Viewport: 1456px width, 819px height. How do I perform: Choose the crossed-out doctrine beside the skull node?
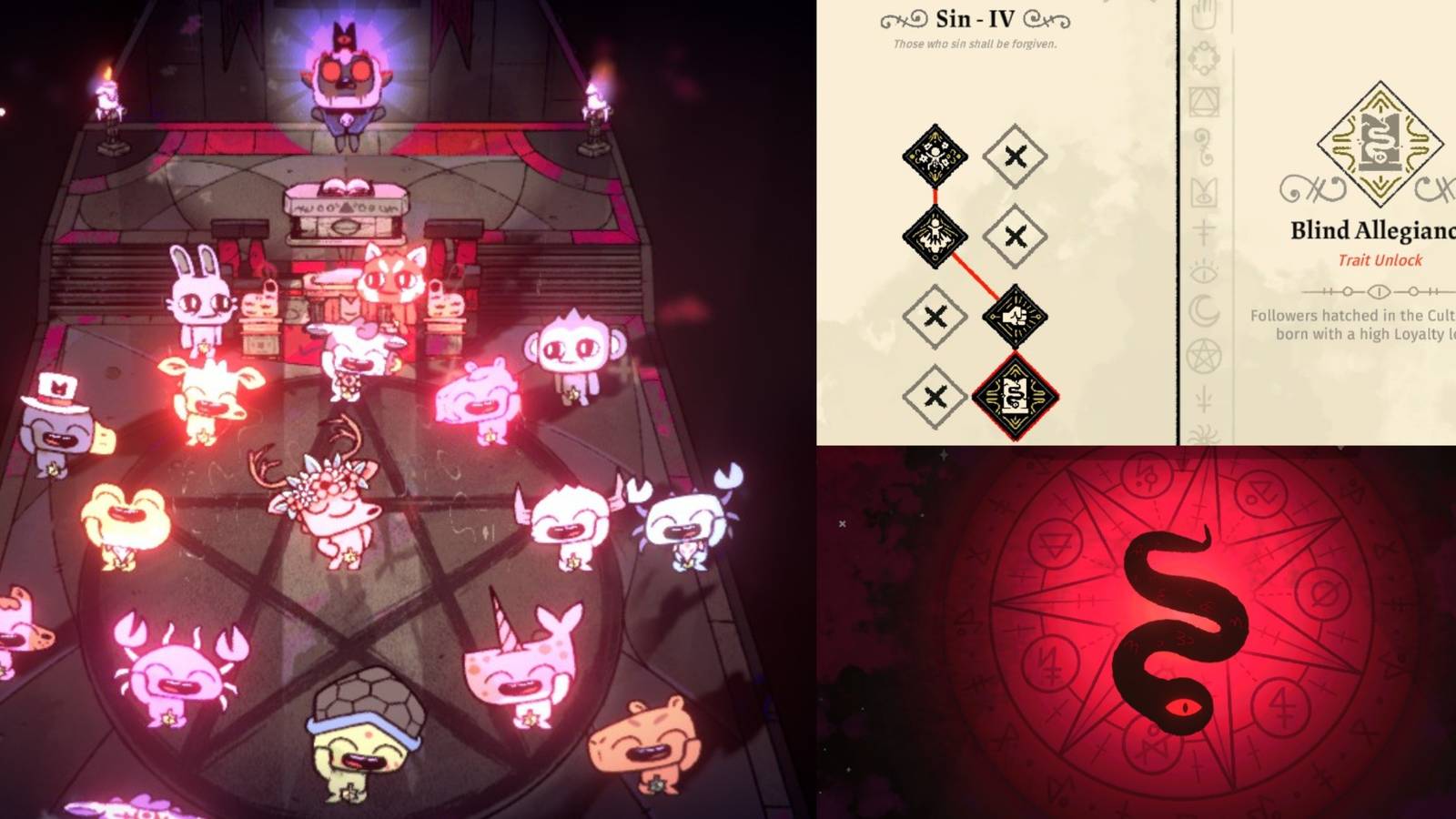[x=1016, y=154]
